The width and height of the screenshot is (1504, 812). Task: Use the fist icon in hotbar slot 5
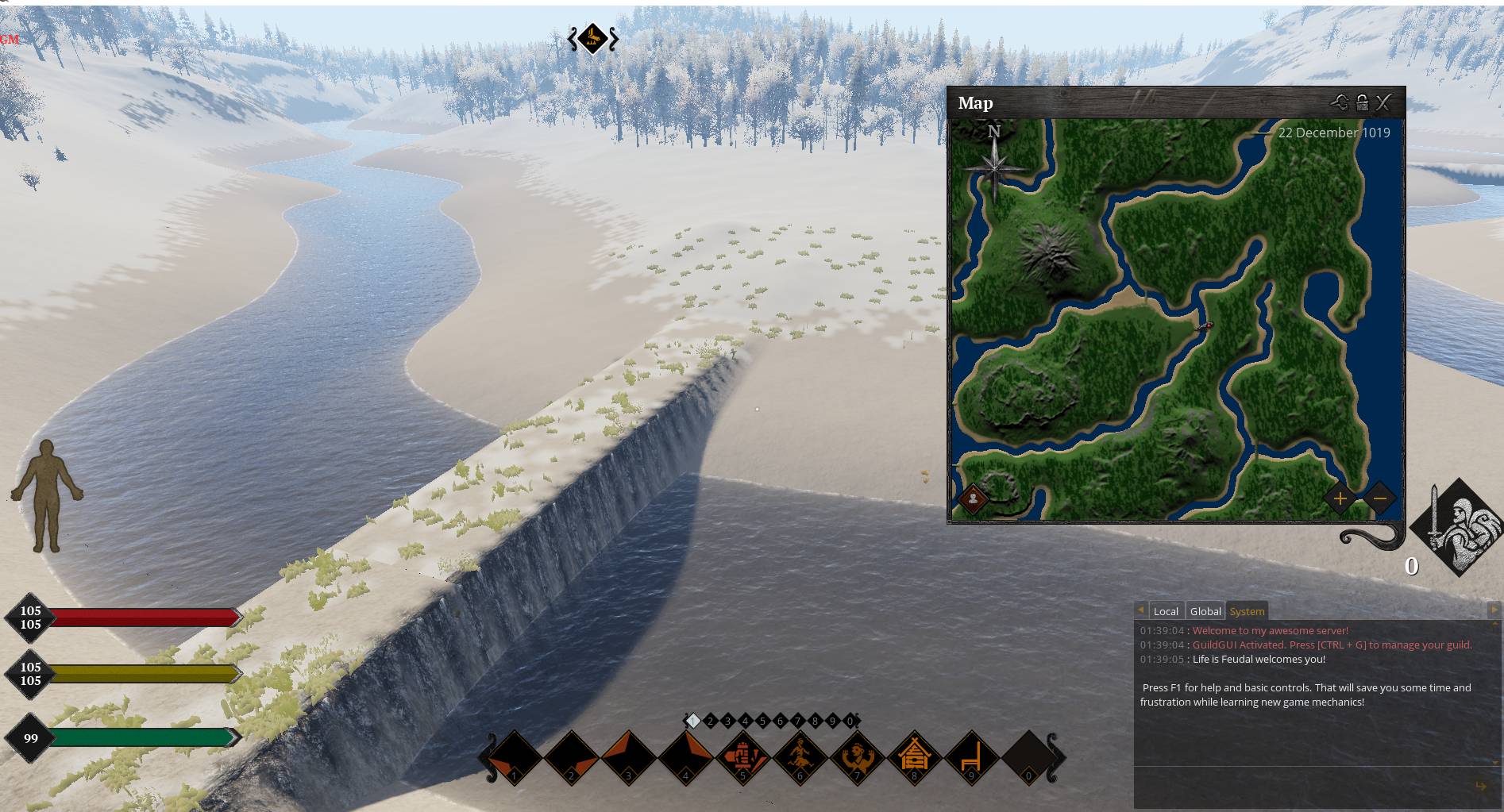[742, 755]
